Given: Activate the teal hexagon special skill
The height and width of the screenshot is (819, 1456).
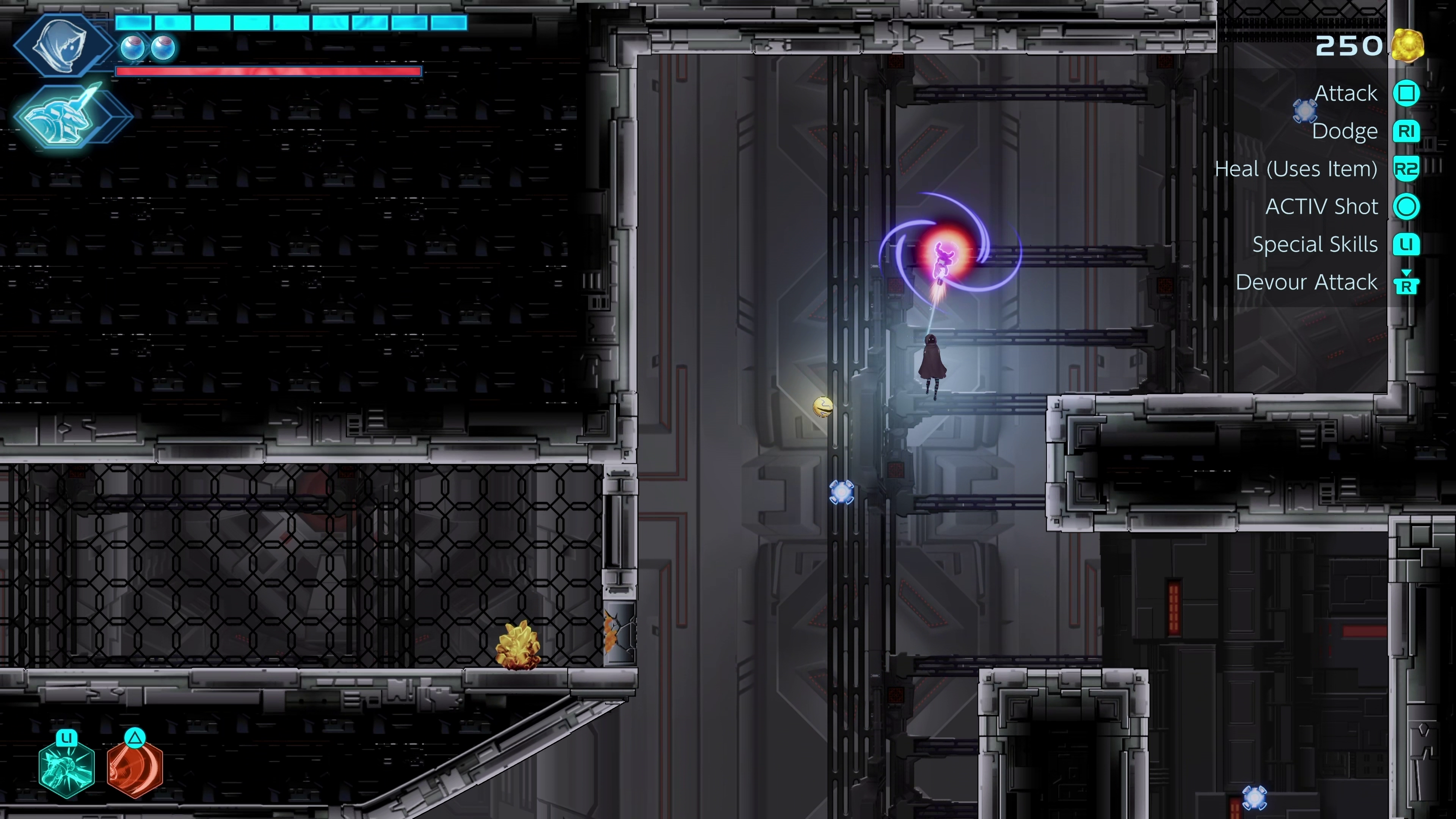Looking at the screenshot, I should point(67,769).
